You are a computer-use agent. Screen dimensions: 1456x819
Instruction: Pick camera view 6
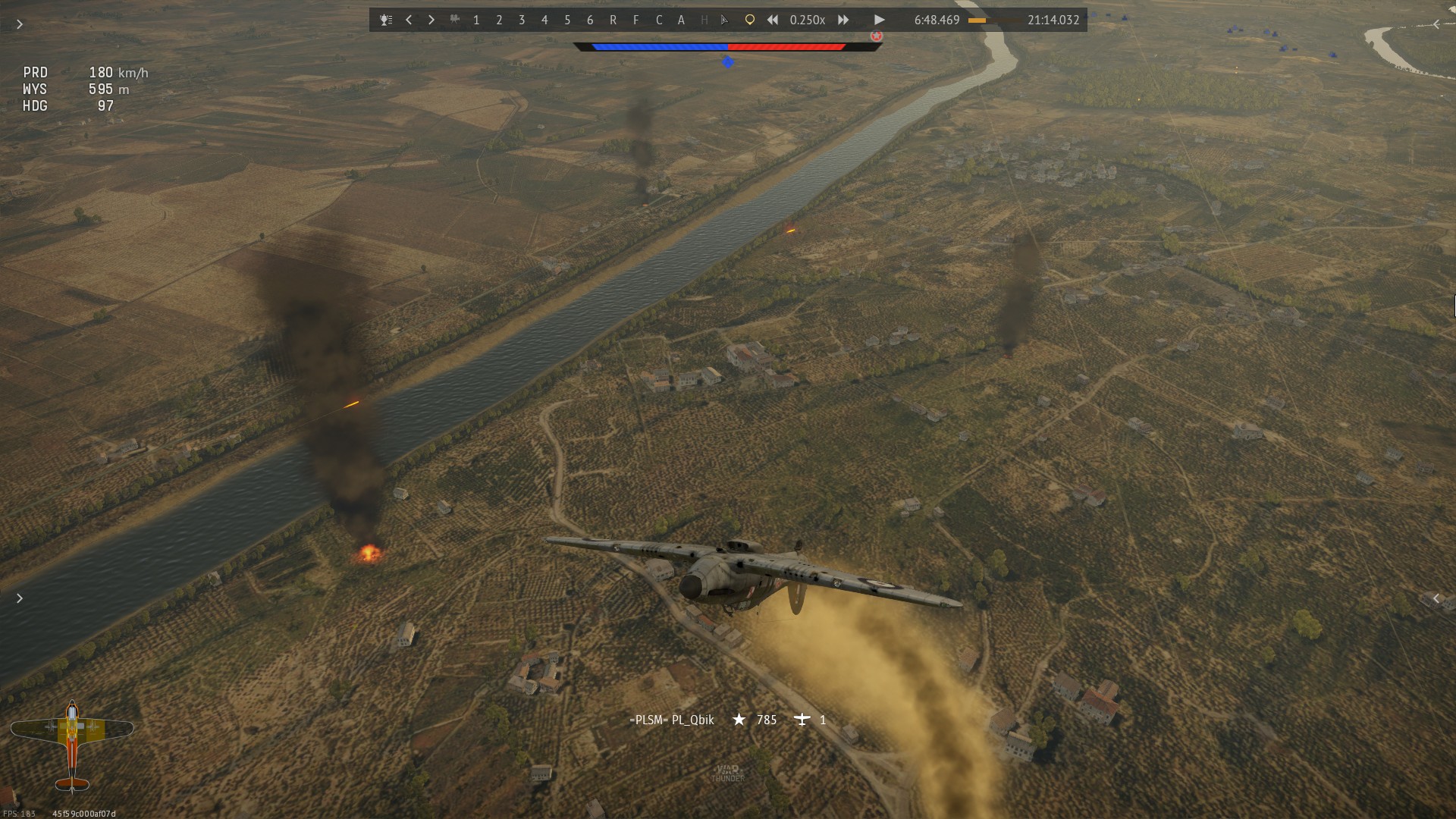(x=590, y=20)
